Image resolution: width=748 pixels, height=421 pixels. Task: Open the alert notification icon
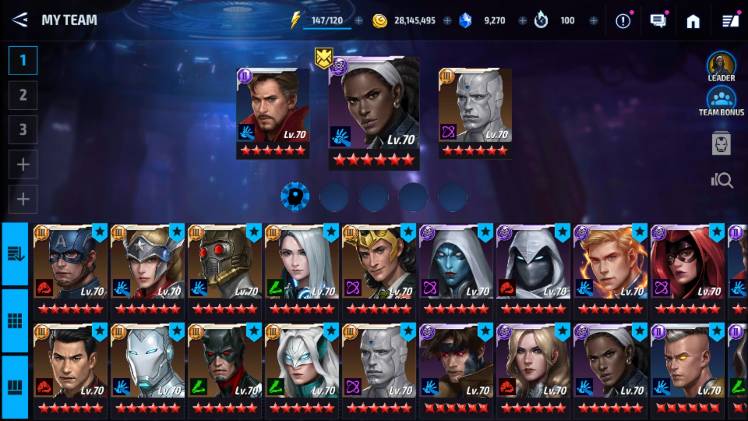pos(623,20)
